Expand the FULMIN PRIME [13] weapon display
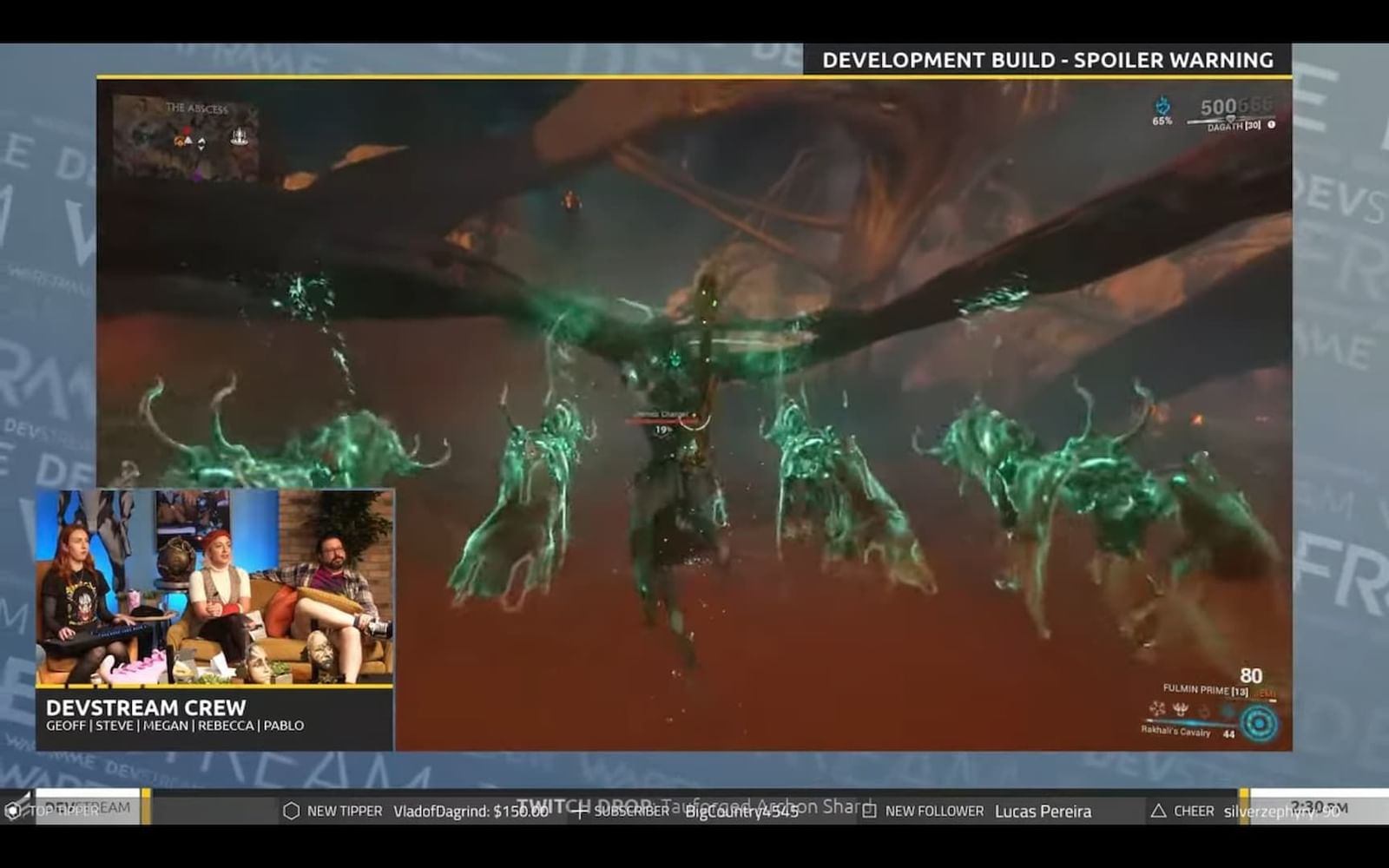This screenshot has width=1389, height=868. [1204, 689]
